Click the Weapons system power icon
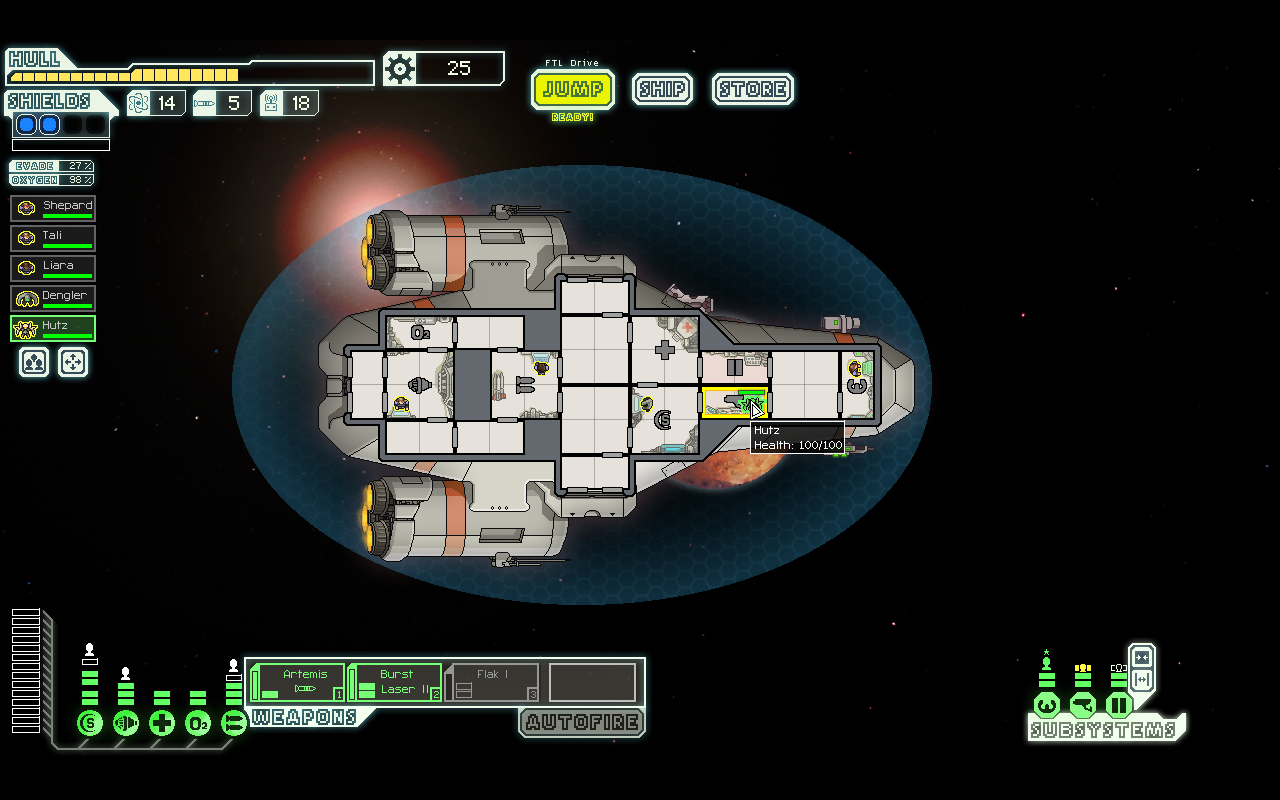This screenshot has width=1280, height=800. (x=232, y=722)
